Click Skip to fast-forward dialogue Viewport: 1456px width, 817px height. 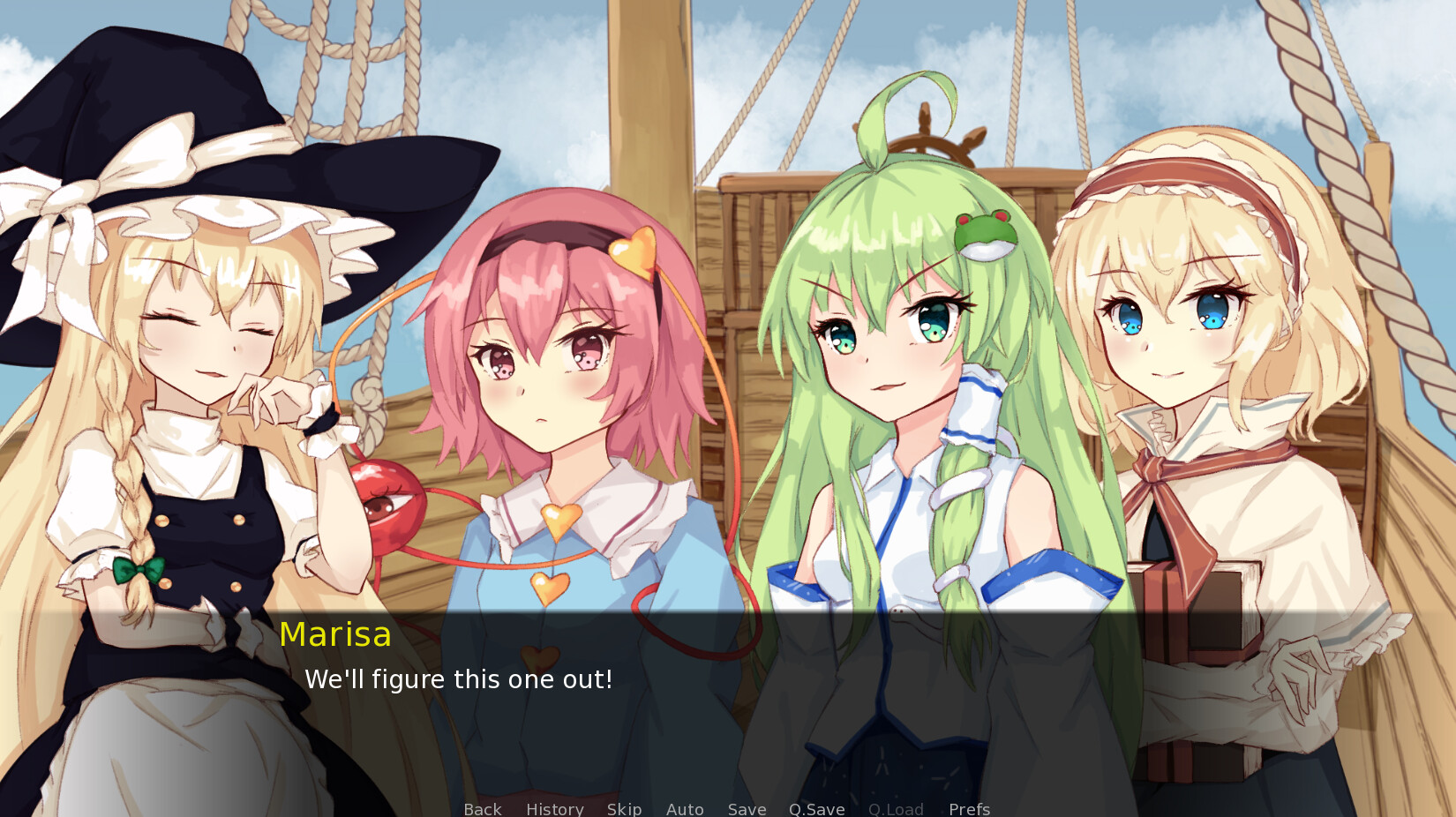pos(624,808)
